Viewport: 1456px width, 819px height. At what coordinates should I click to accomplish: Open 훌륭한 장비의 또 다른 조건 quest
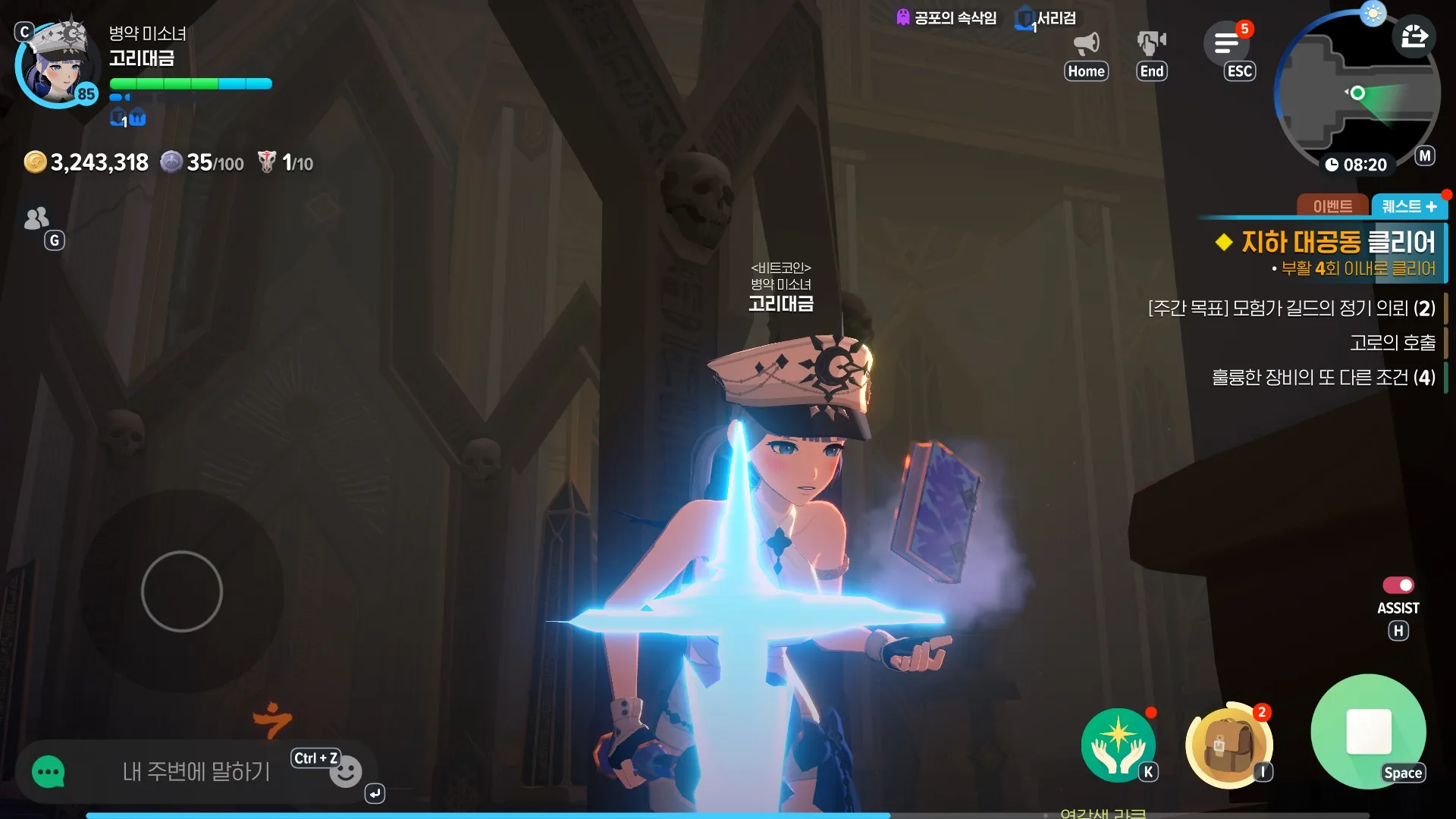1323,378
